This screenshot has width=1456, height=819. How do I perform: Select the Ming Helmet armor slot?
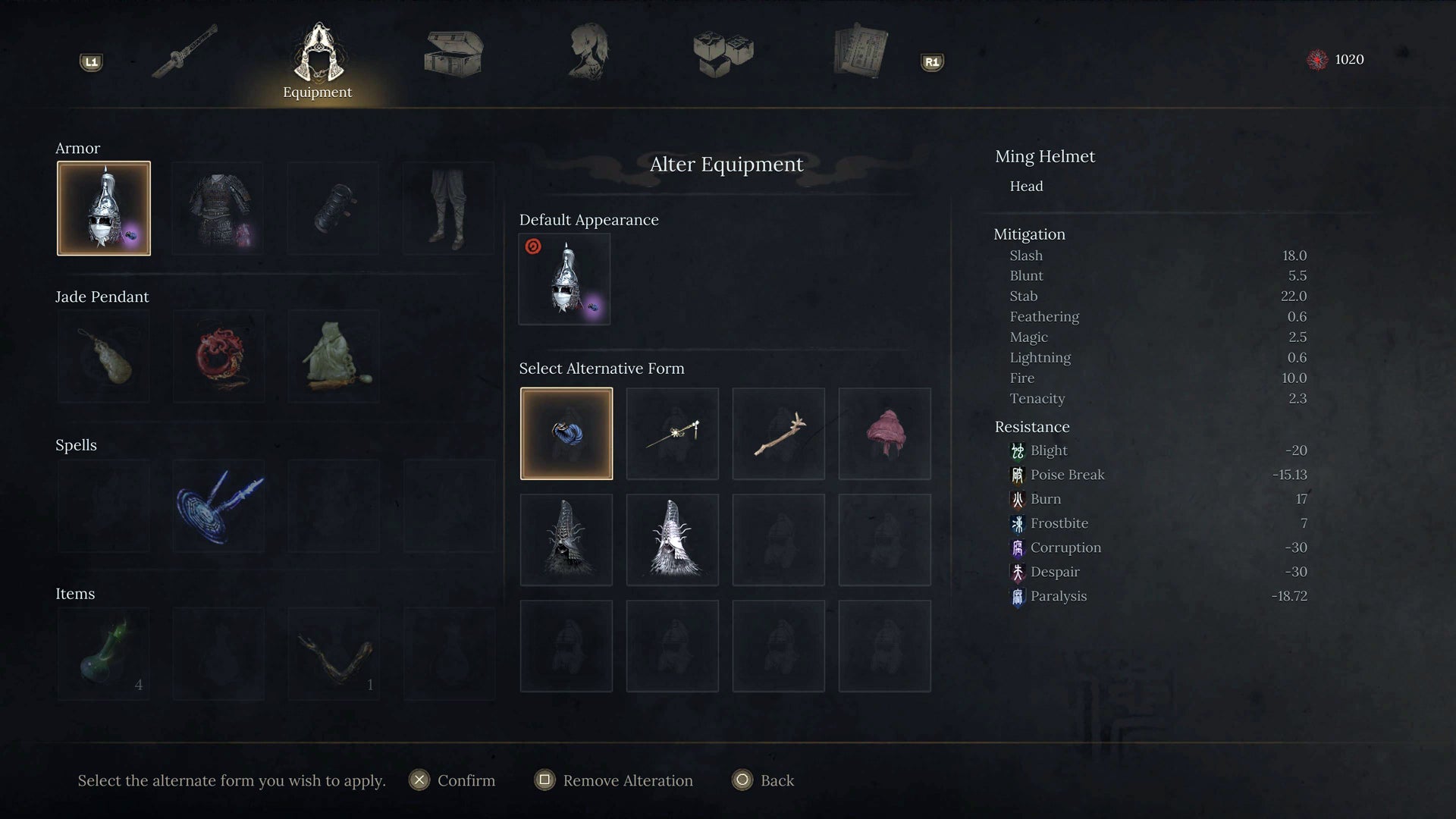pos(104,209)
